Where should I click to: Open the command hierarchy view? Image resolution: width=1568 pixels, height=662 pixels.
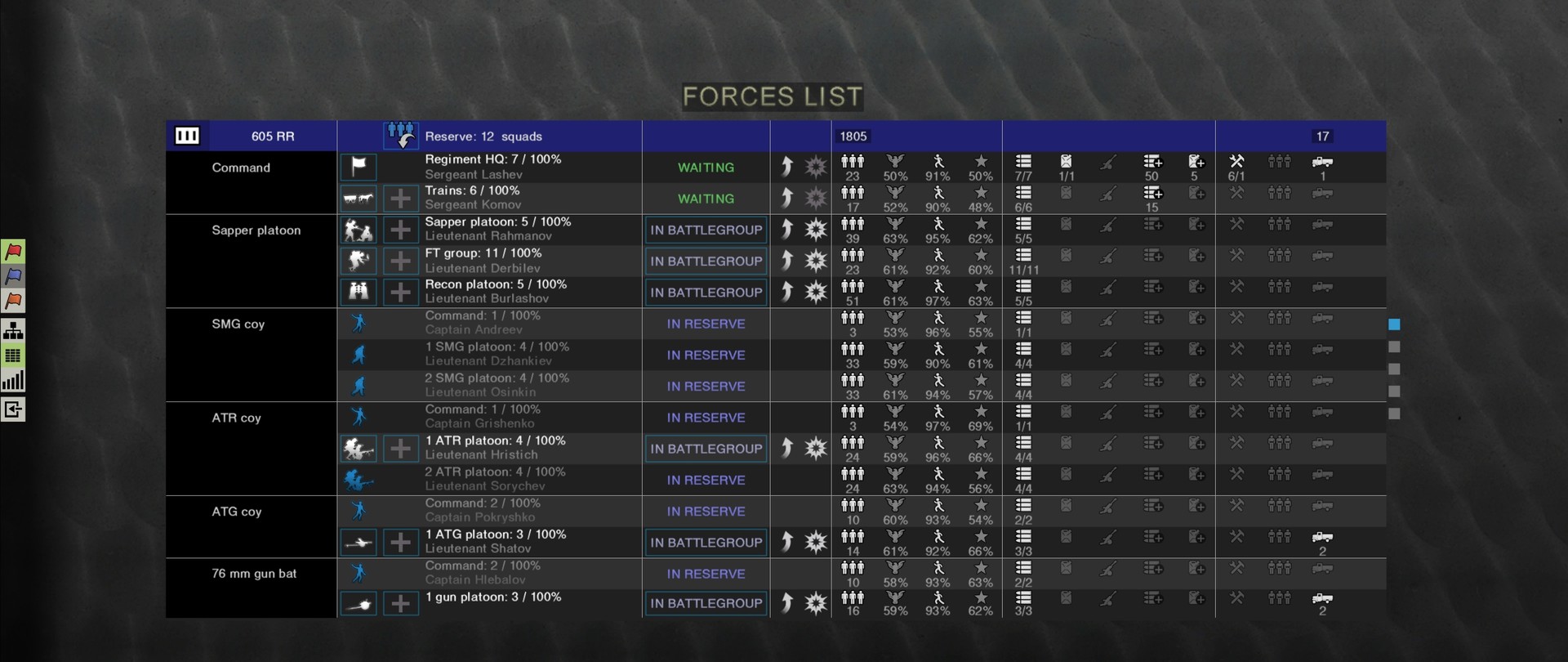click(x=13, y=330)
